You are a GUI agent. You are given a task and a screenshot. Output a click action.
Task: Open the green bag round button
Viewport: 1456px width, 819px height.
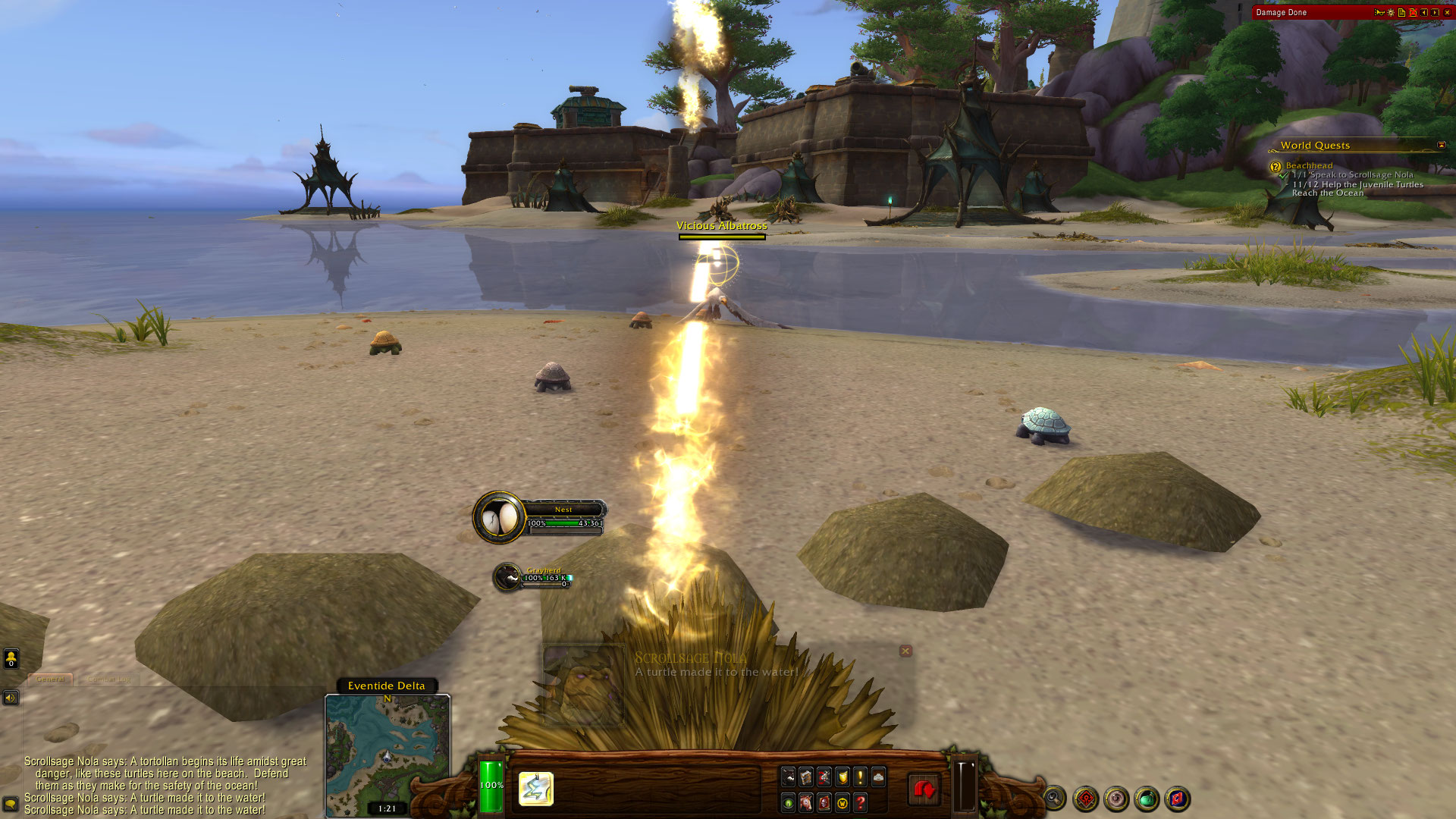tap(1147, 798)
